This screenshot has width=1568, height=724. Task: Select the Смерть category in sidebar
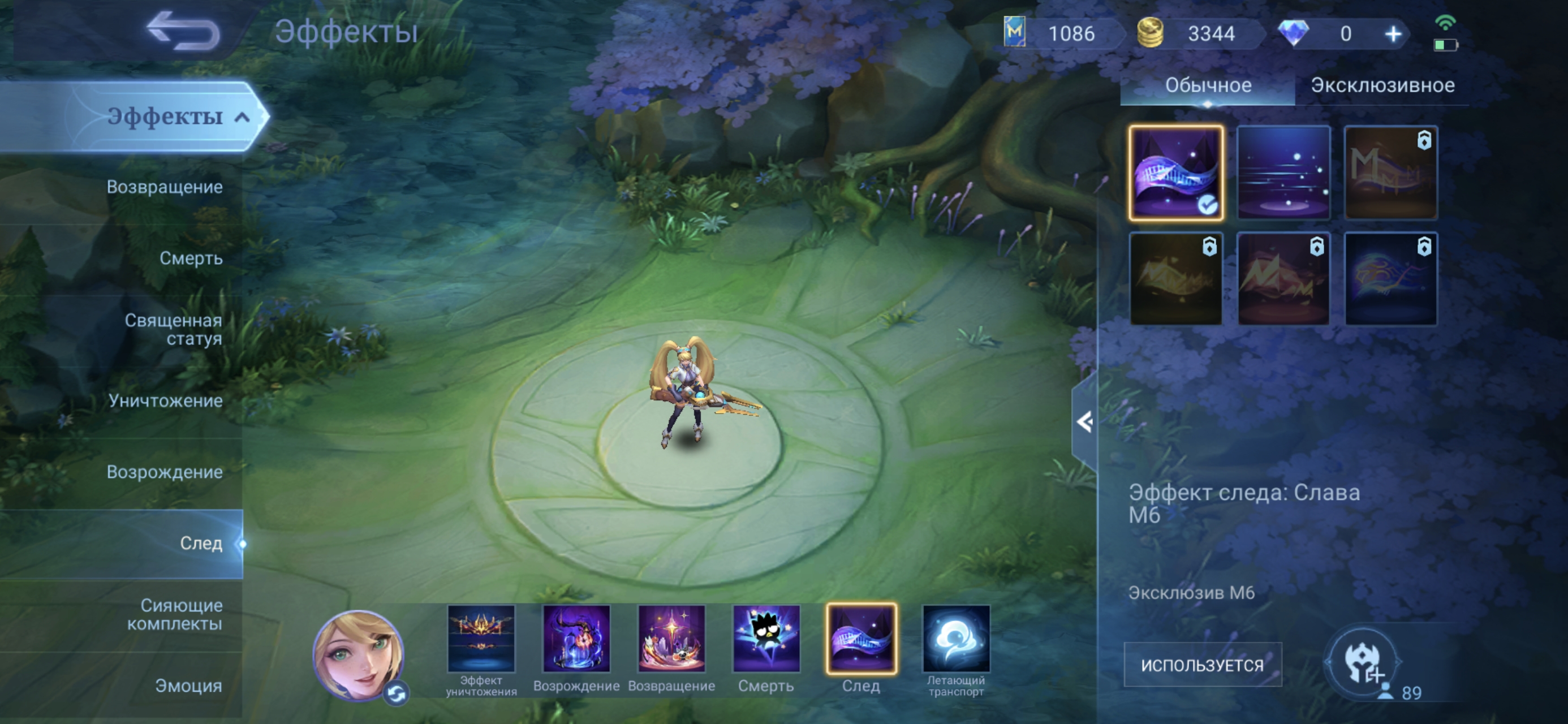(191, 258)
